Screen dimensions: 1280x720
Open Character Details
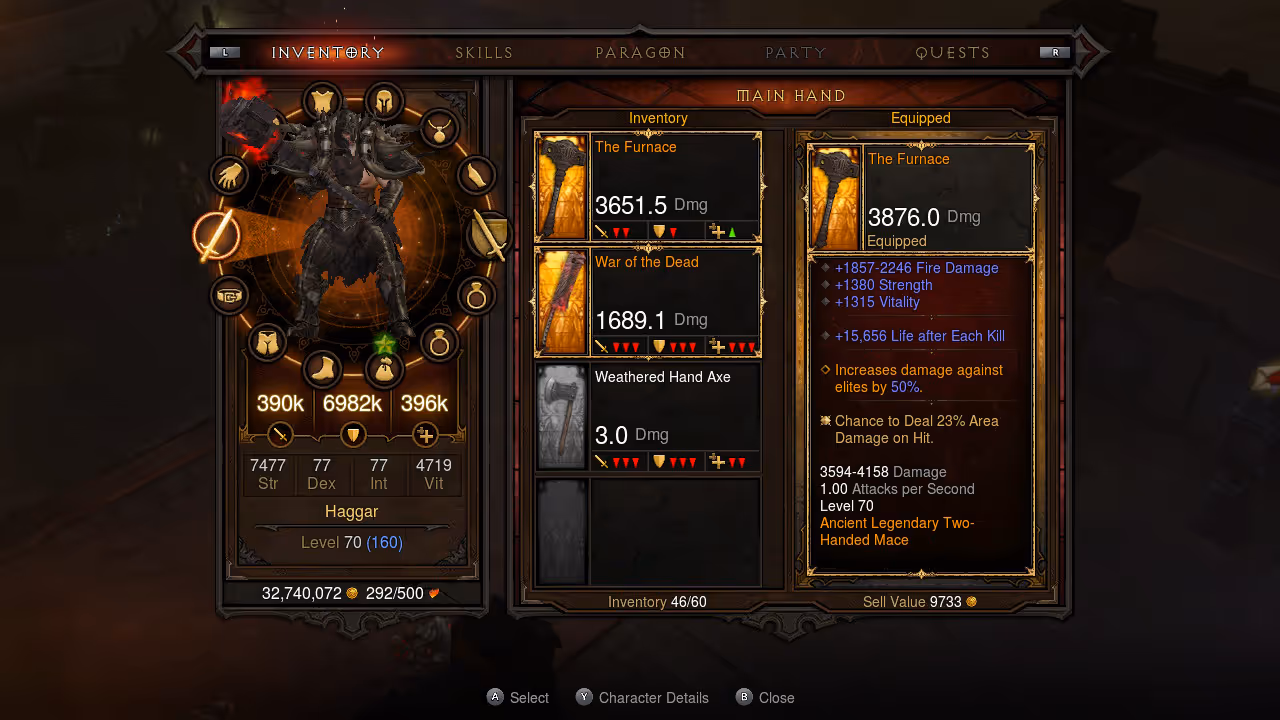click(x=642, y=697)
